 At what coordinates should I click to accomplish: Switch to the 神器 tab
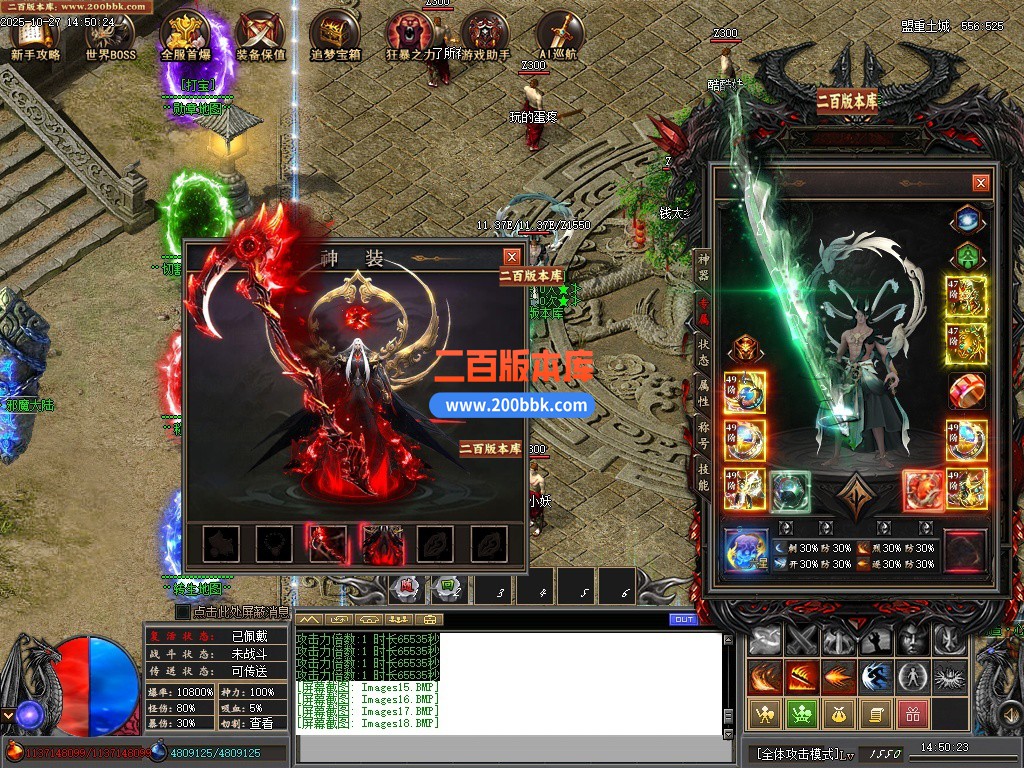(703, 267)
